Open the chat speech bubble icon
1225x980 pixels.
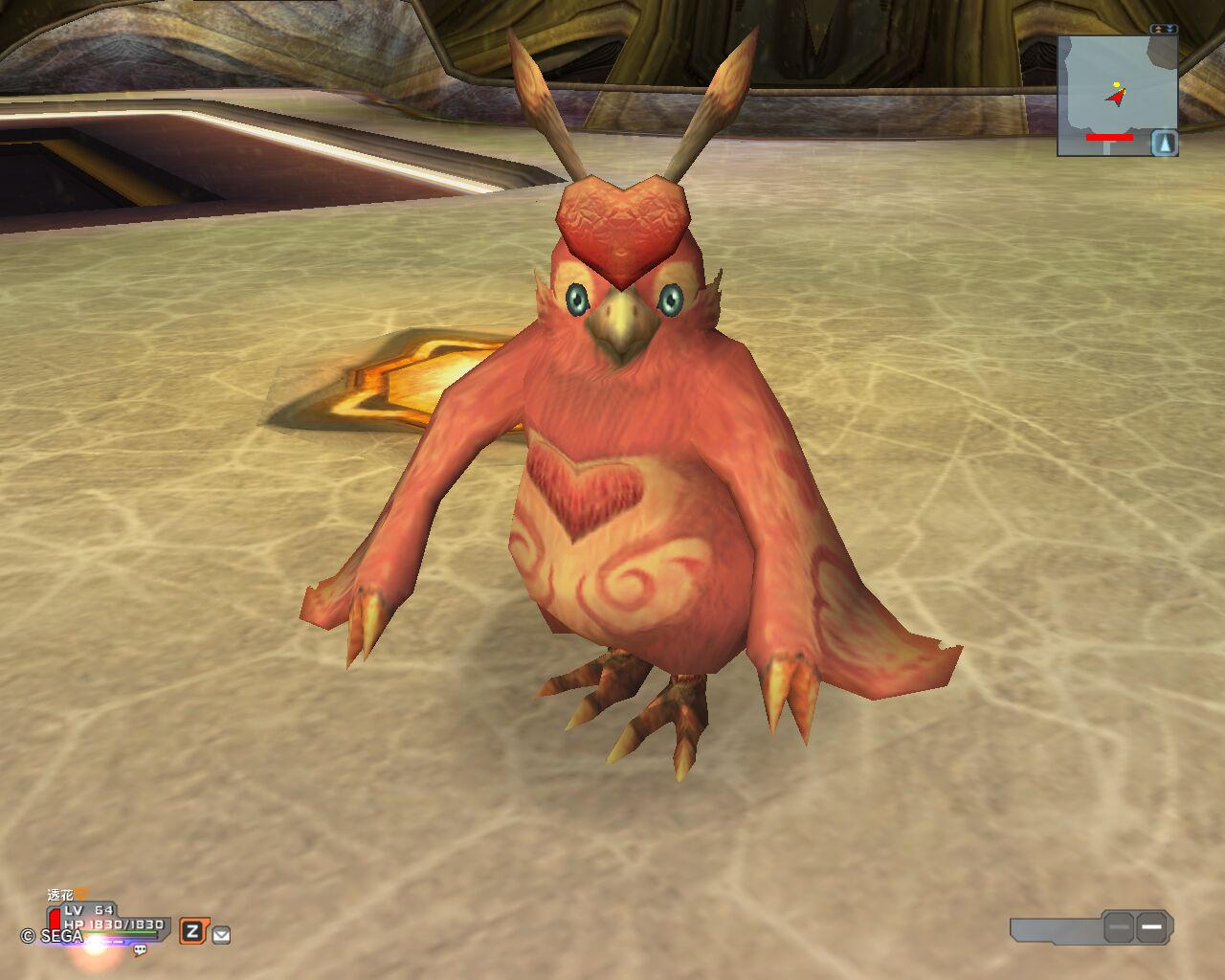[140, 950]
